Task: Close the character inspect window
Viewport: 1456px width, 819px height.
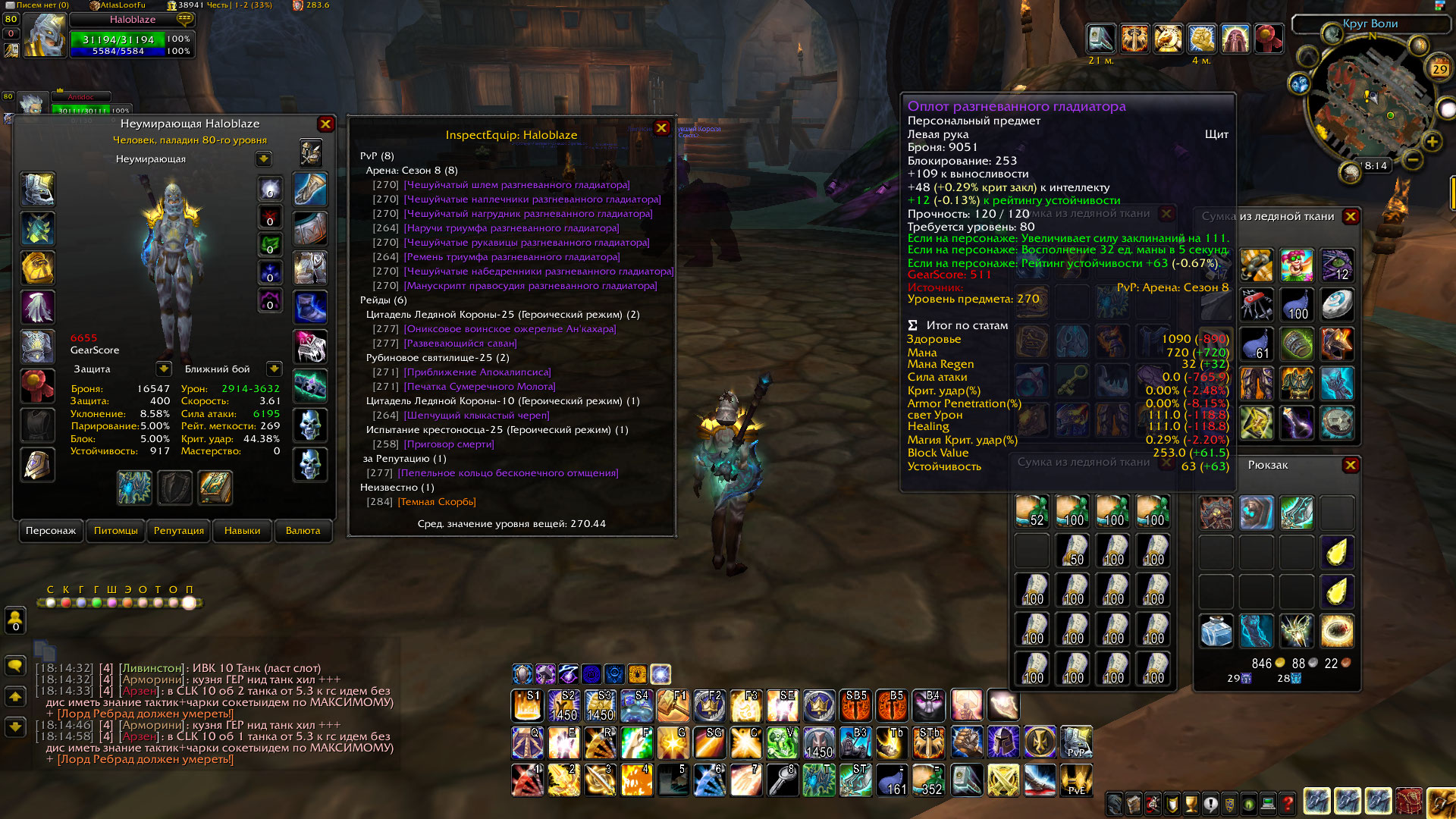Action: [325, 124]
